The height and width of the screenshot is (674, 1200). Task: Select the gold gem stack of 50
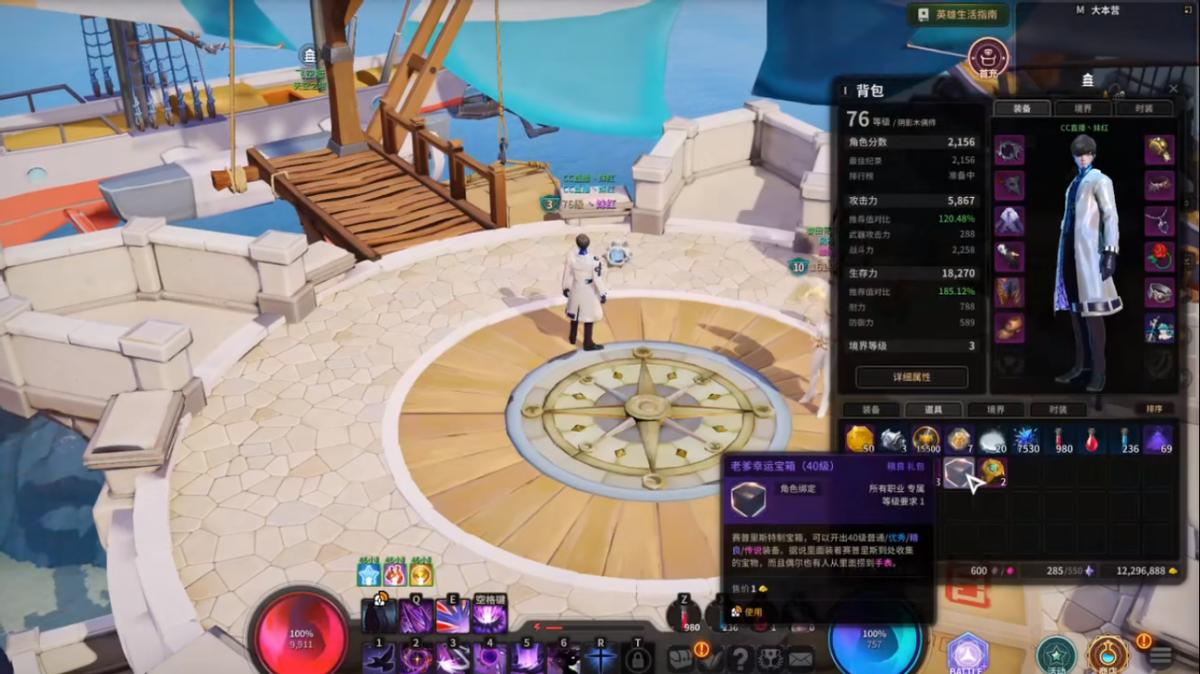(x=859, y=439)
